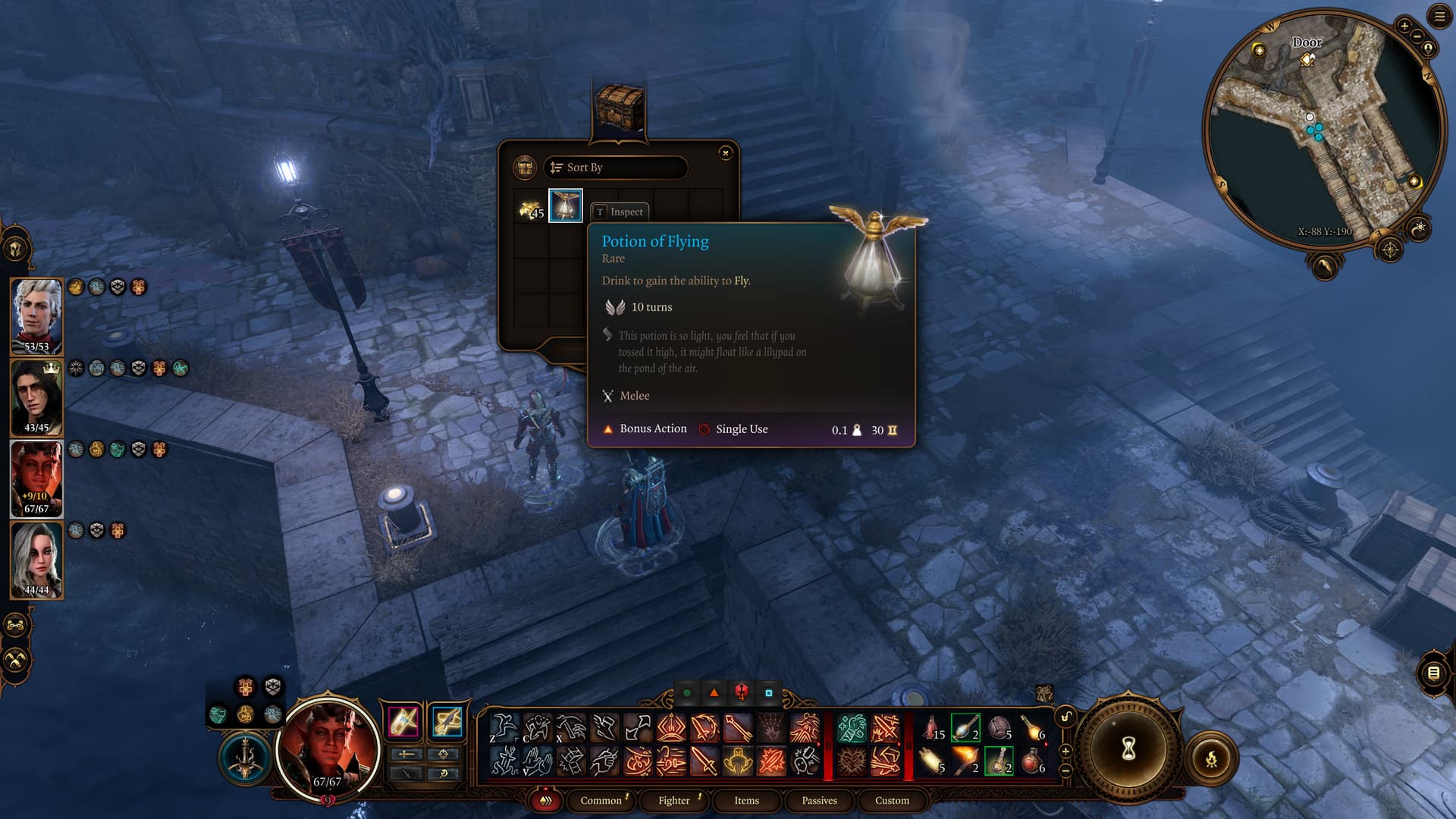The width and height of the screenshot is (1456, 819).
Task: Select the Potion of Flying slot
Action: (x=566, y=206)
